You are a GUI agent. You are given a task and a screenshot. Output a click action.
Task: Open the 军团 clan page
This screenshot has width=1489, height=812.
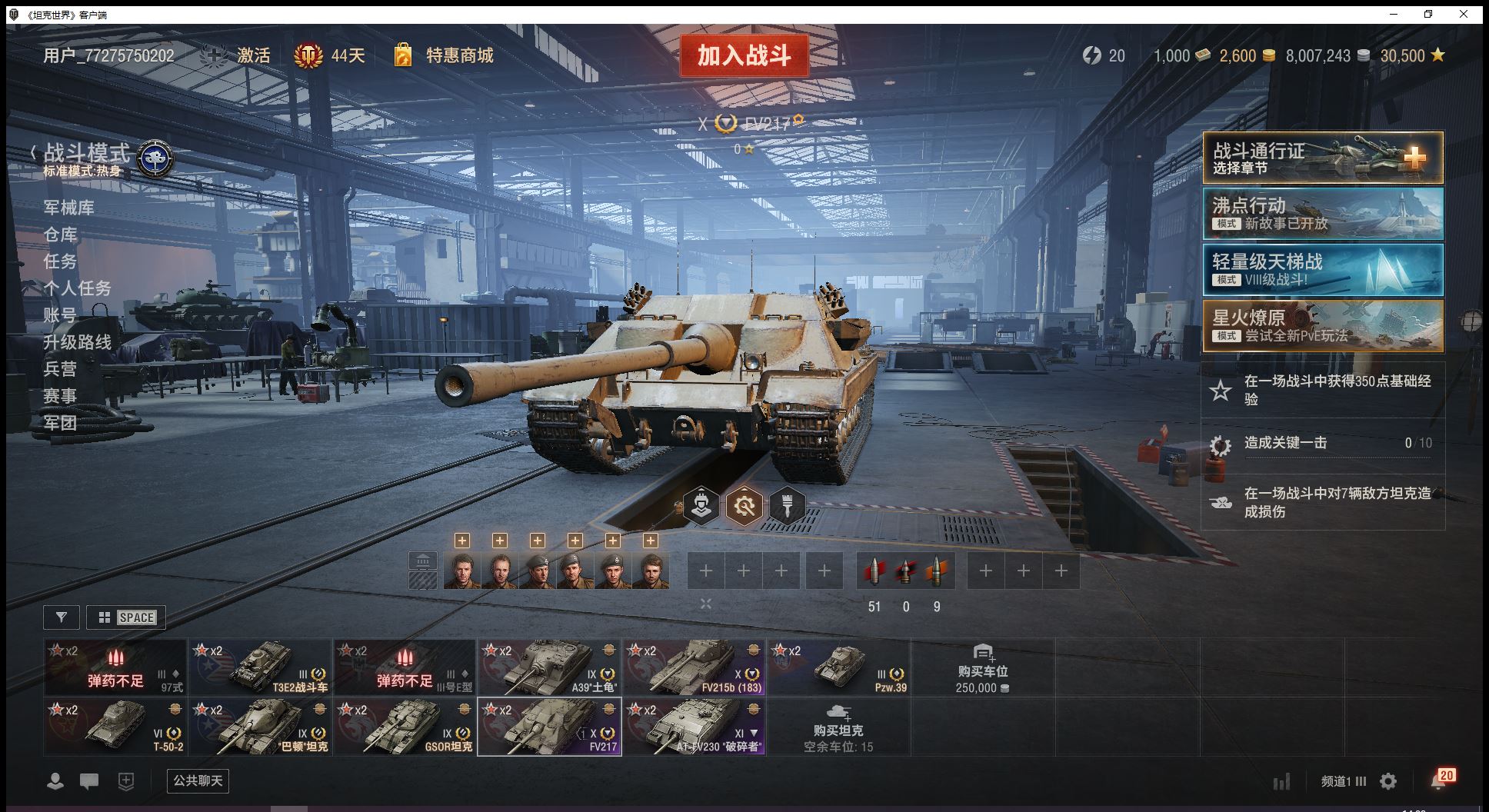[61, 423]
